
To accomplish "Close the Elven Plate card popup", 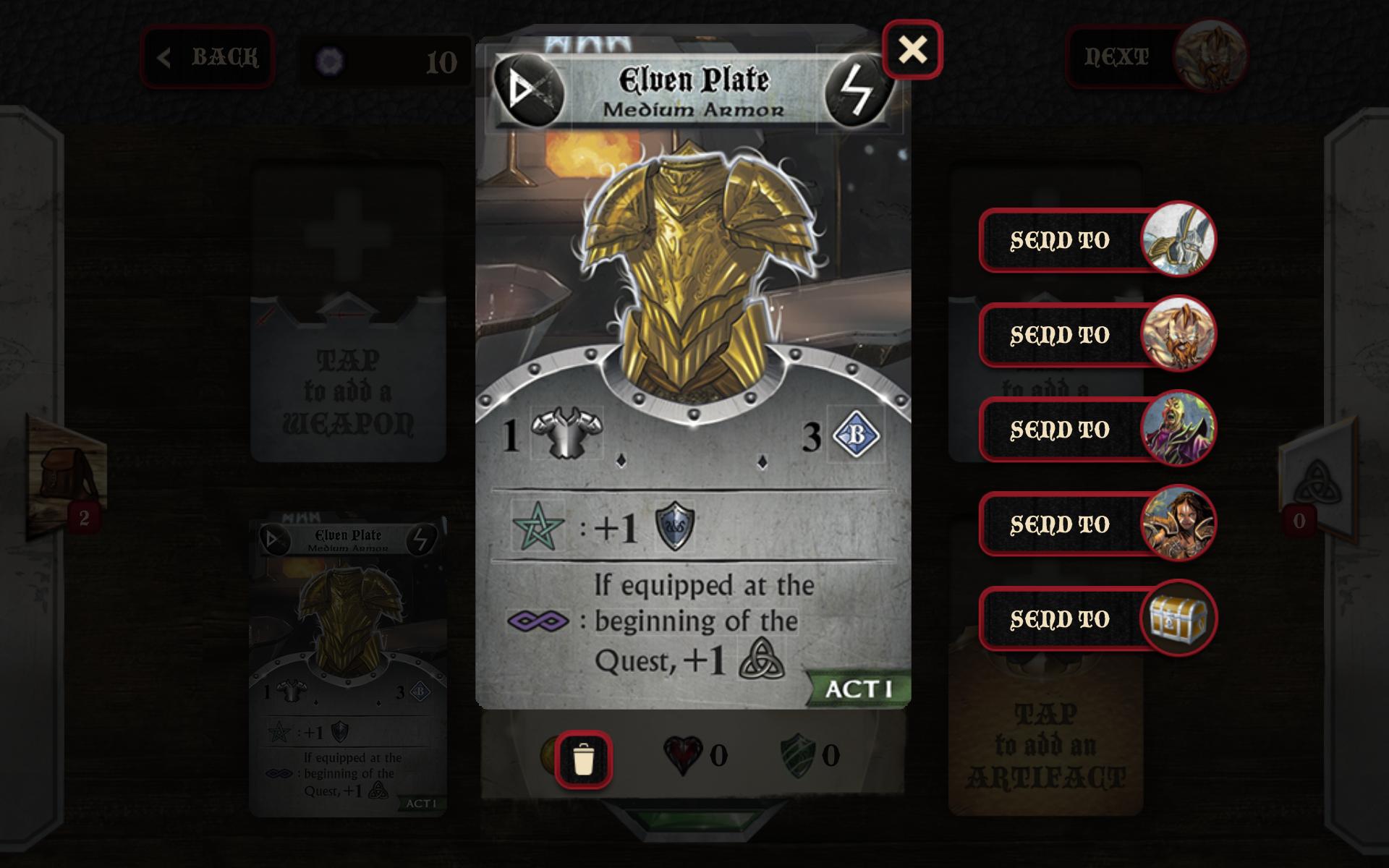I will click(x=913, y=50).
